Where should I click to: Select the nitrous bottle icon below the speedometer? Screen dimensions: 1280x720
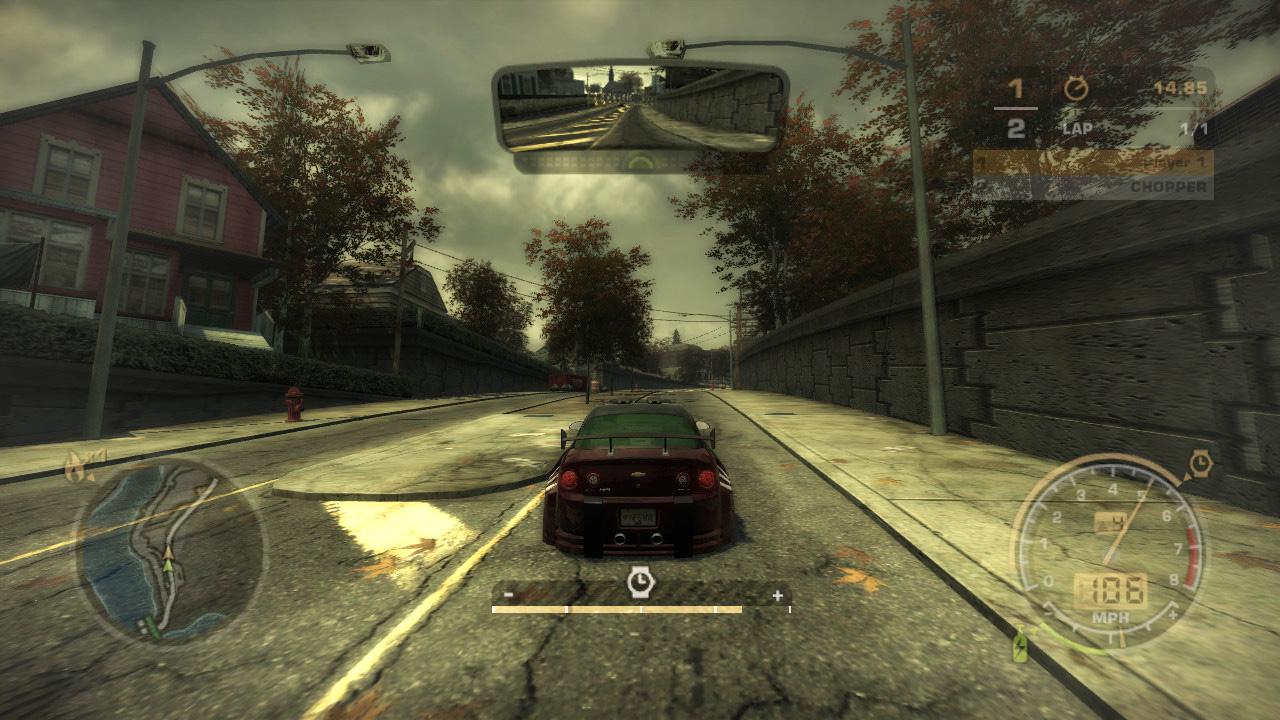point(1019,645)
